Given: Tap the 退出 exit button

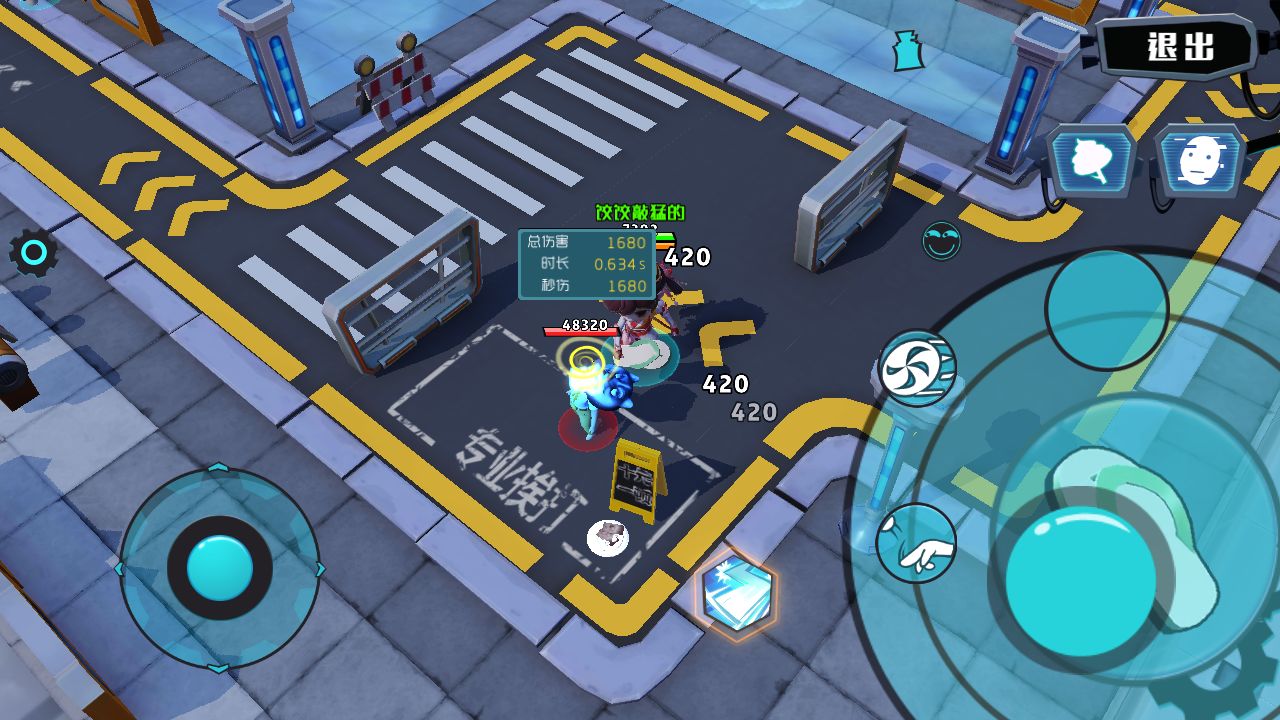Looking at the screenshot, I should click(x=1179, y=46).
